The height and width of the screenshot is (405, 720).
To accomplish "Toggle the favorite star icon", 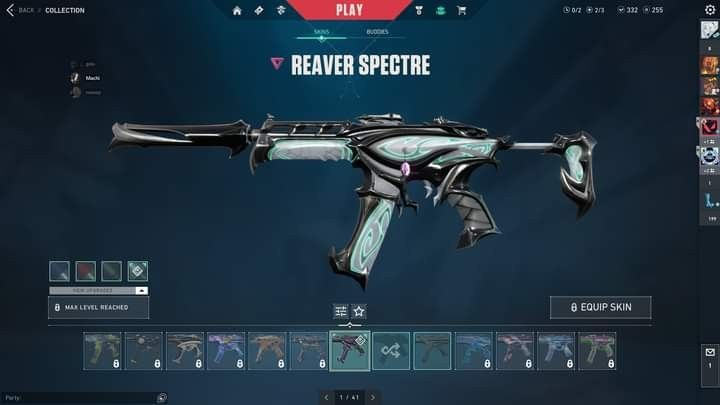I will coord(359,311).
